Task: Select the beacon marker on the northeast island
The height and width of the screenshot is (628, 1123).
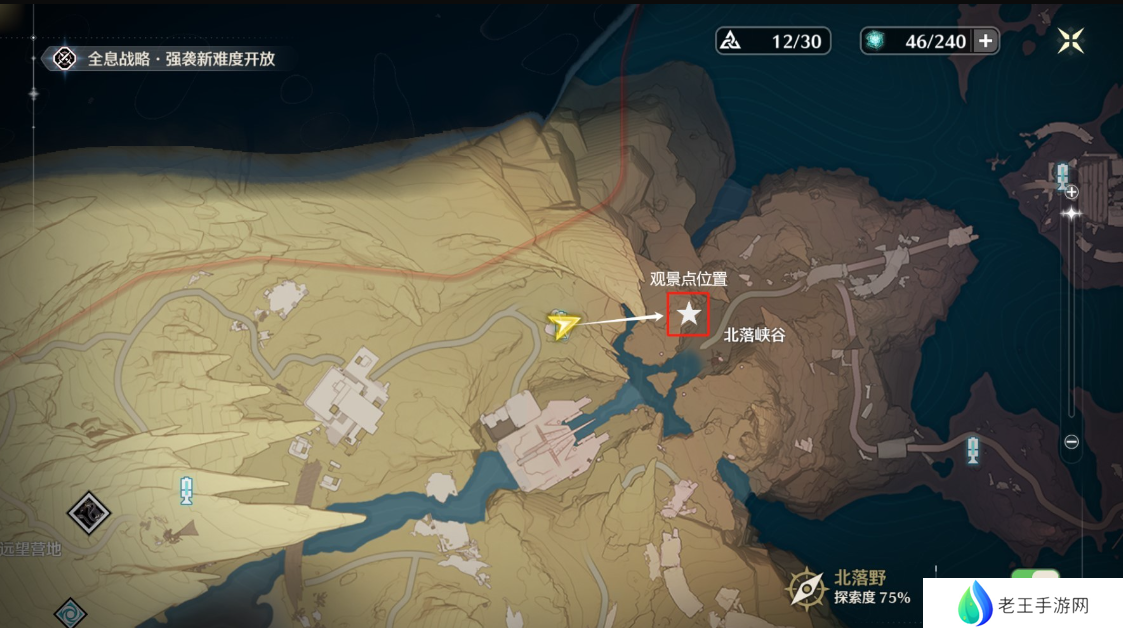Action: pyautogui.click(x=1062, y=177)
